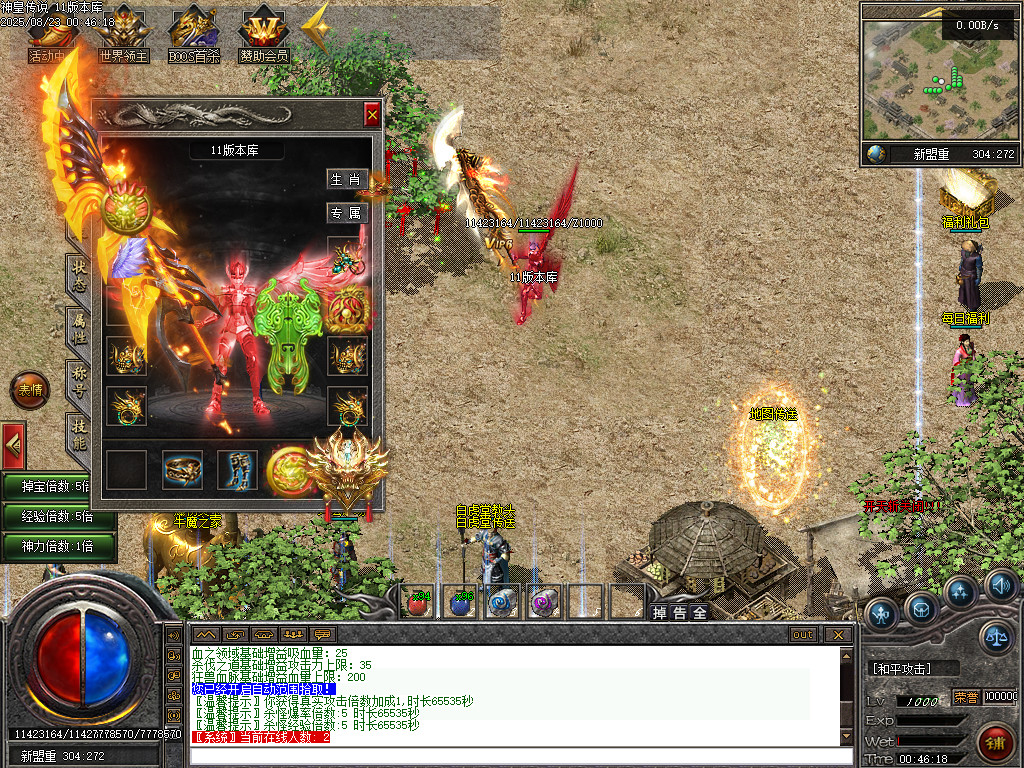
Task: Click the 表情 emote button
Action: click(x=29, y=390)
